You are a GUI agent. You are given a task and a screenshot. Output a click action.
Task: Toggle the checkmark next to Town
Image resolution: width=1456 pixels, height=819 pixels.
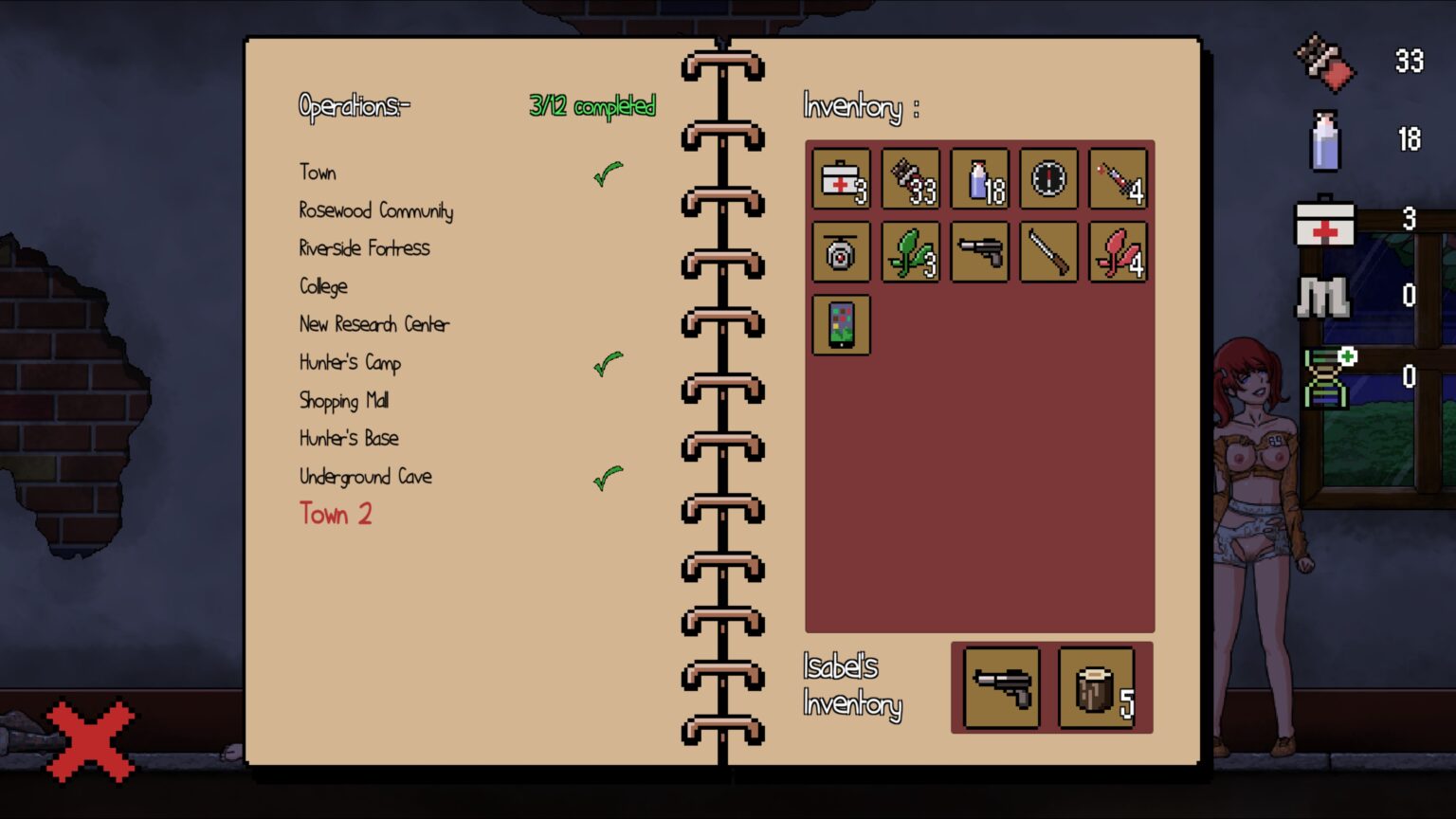[609, 171]
